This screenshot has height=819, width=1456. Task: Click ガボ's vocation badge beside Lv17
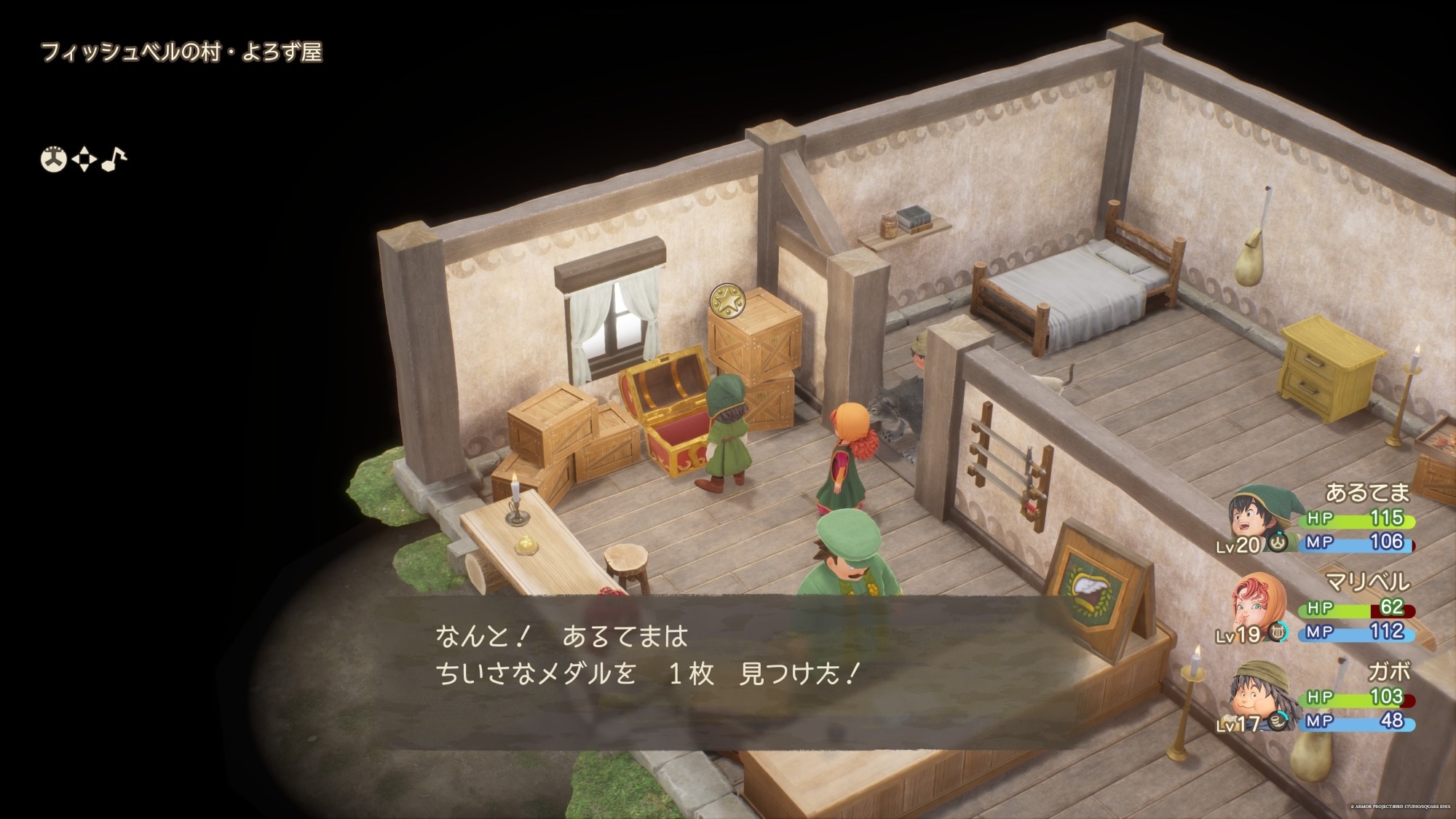[x=1277, y=721]
